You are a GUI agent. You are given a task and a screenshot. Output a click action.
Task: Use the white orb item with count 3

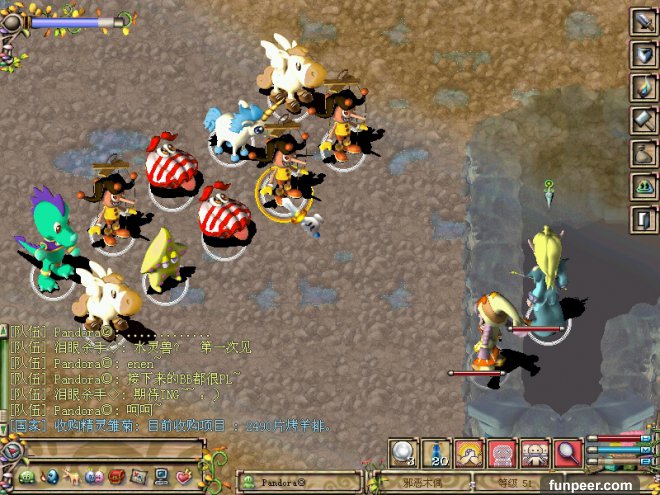click(404, 455)
